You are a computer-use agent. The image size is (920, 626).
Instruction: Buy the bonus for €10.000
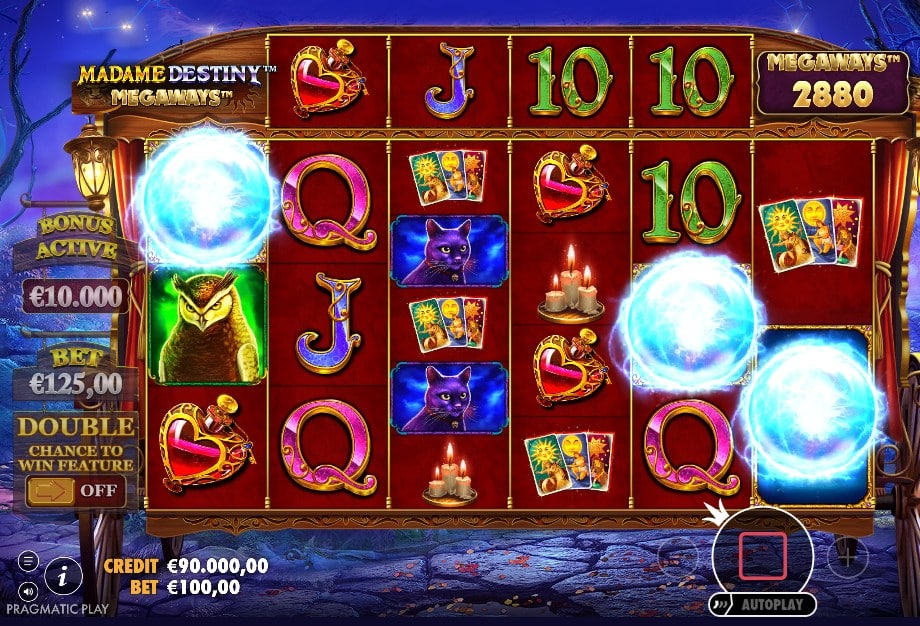tap(76, 296)
